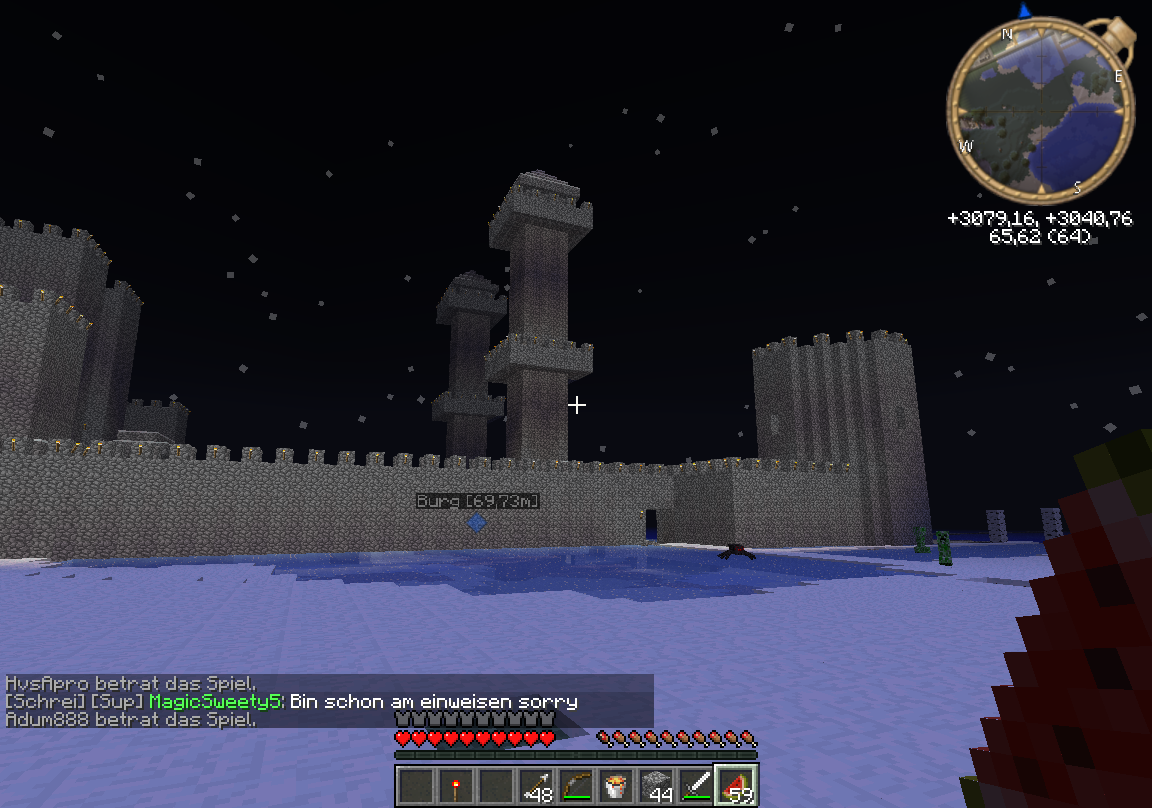This screenshot has height=808, width=1152.
Task: Select the lava bucket slot
Action: (x=615, y=785)
